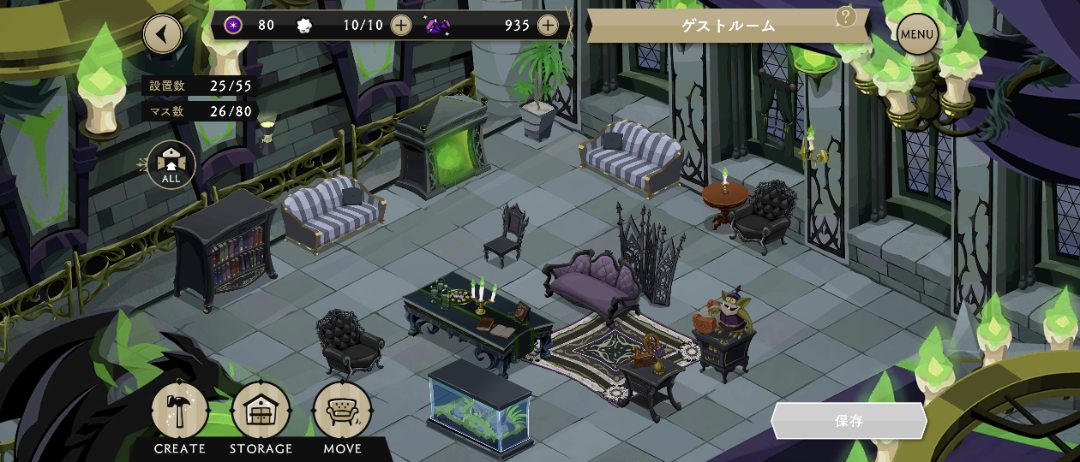Activate the MOVE furniture mode
This screenshot has height=462, width=1080.
click(342, 412)
